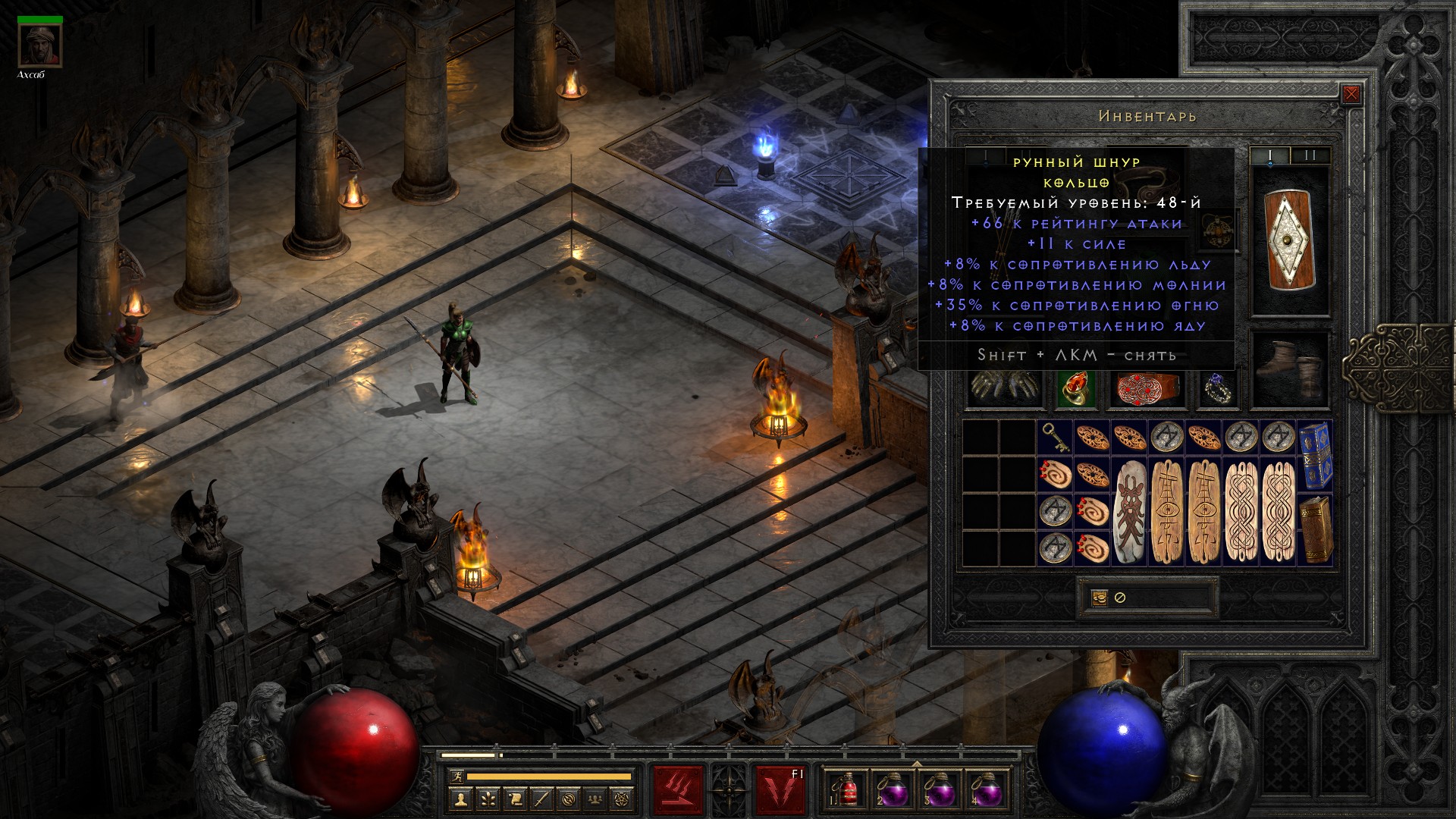This screenshot has width=1456, height=819.
Task: Open the character sheet button
Action: click(x=460, y=799)
